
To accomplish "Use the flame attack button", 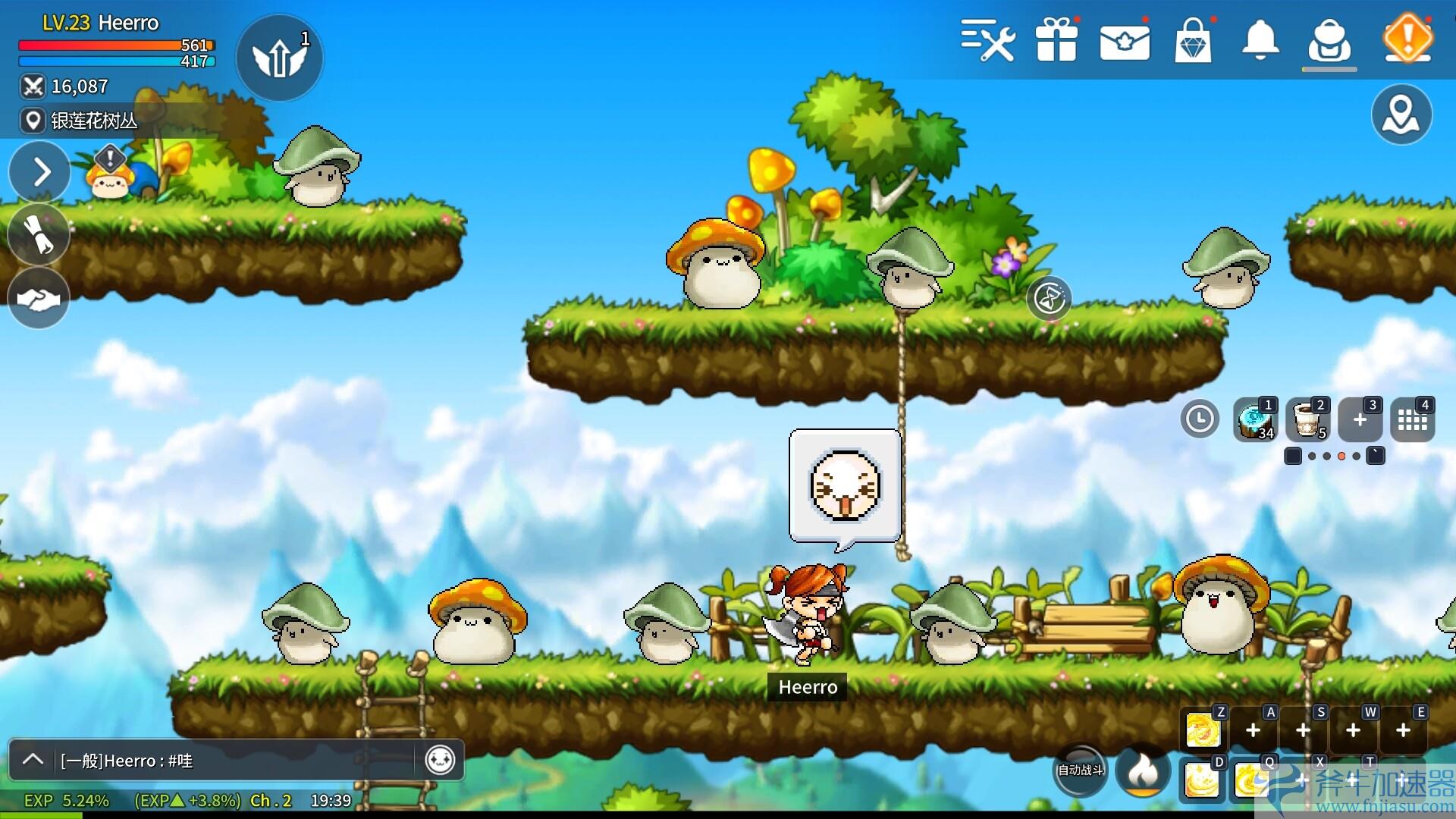I will (x=1143, y=771).
